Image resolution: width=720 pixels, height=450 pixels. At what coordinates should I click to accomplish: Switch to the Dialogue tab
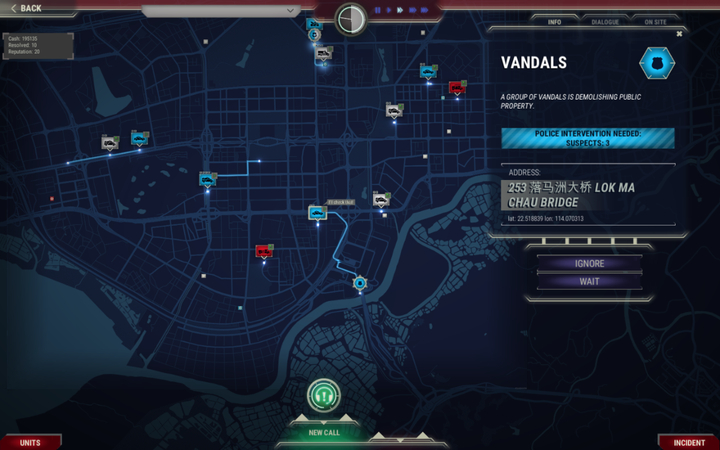(x=604, y=21)
